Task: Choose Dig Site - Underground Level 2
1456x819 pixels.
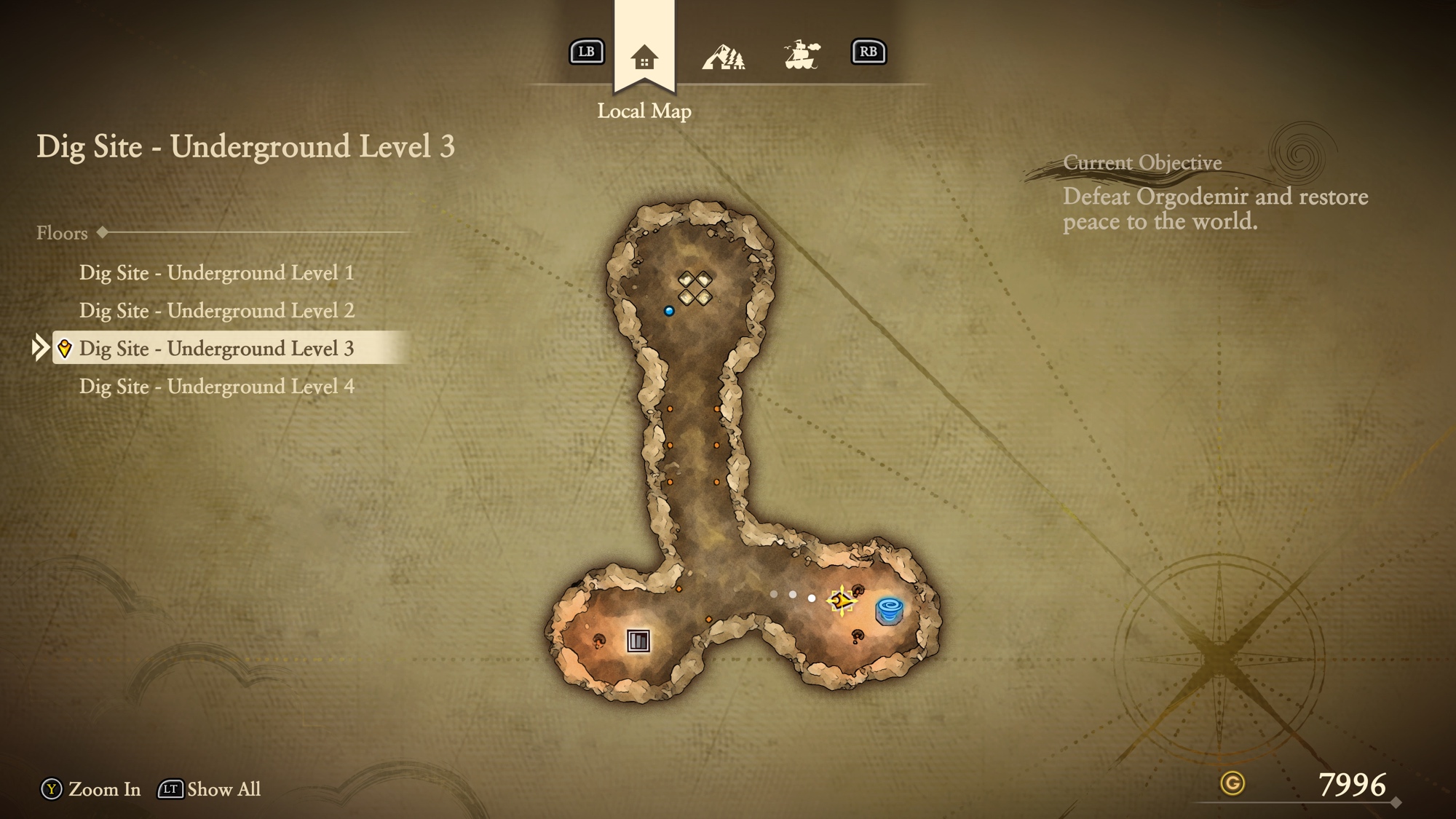Action: pyautogui.click(x=216, y=311)
